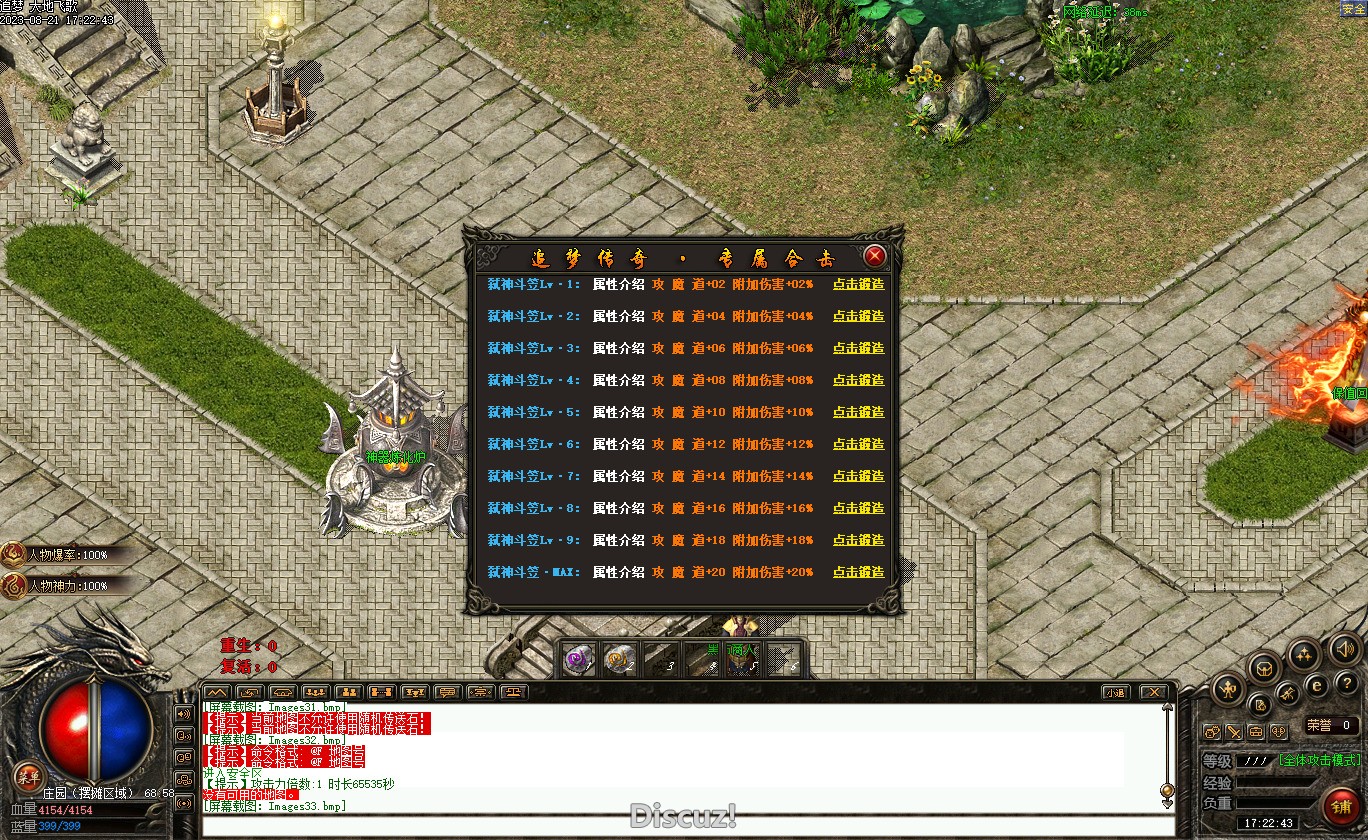1368x840 pixels.
Task: Click 点击锻造 for 弑神斗笠 Lv·1
Action: point(858,284)
